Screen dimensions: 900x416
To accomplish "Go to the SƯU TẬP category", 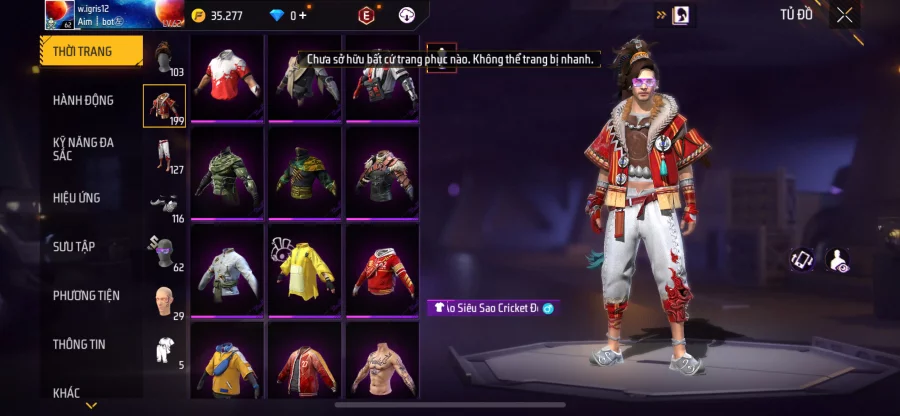I will coord(74,246).
